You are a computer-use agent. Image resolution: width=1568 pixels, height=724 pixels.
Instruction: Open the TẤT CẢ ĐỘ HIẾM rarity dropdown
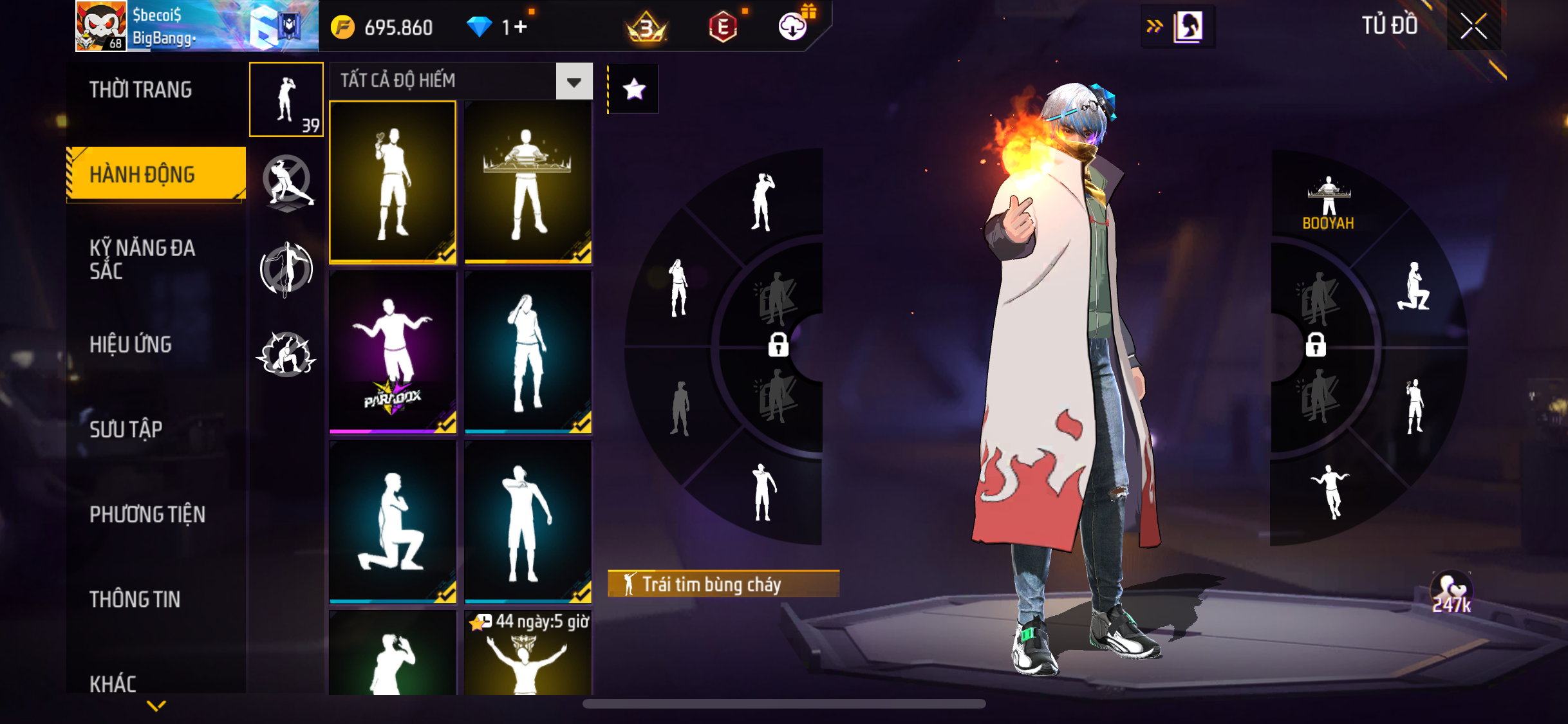point(574,82)
